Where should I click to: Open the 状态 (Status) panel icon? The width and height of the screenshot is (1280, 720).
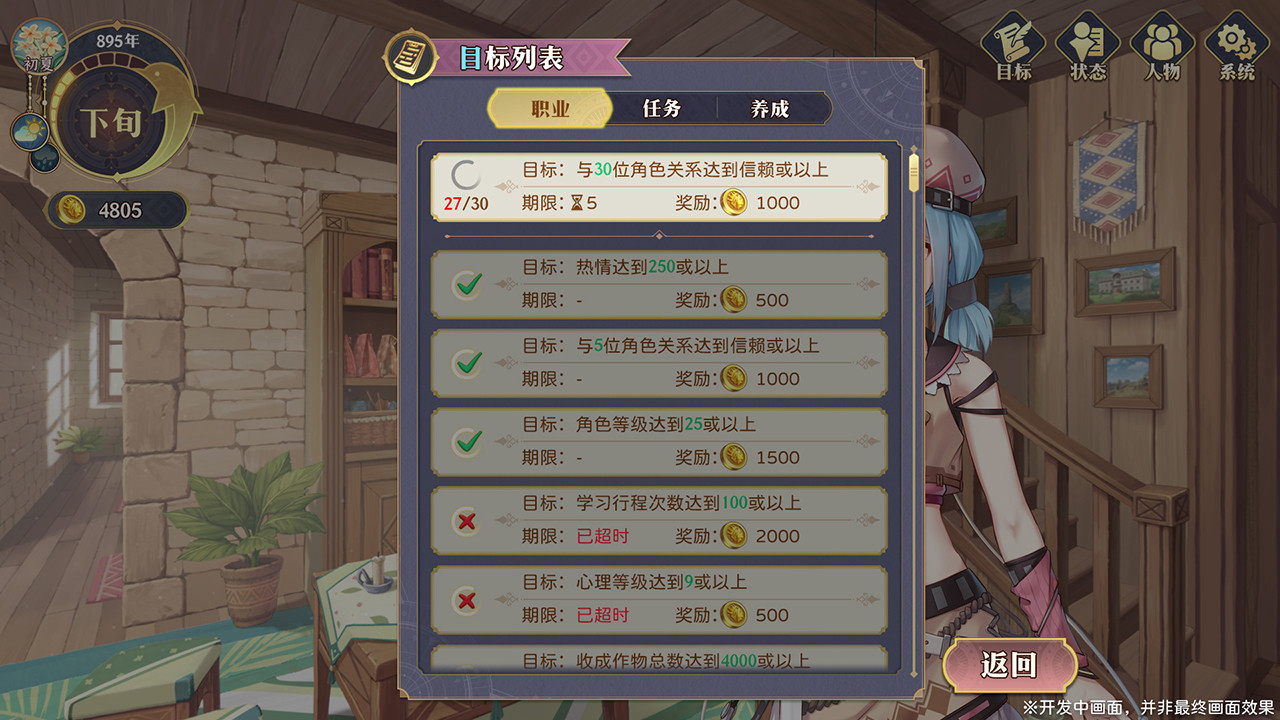tap(1089, 42)
